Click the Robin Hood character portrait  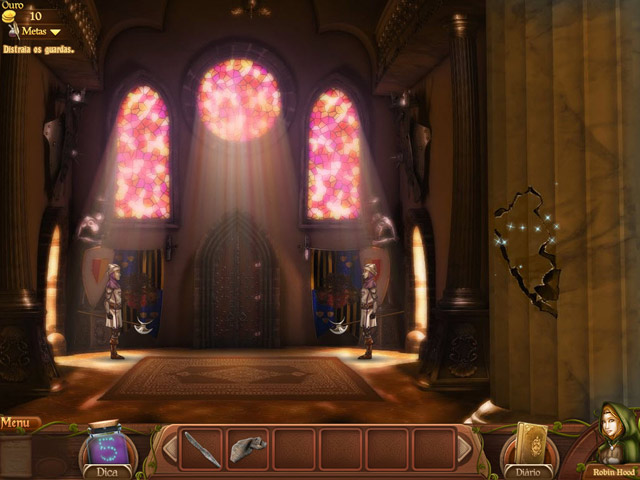coord(611,440)
